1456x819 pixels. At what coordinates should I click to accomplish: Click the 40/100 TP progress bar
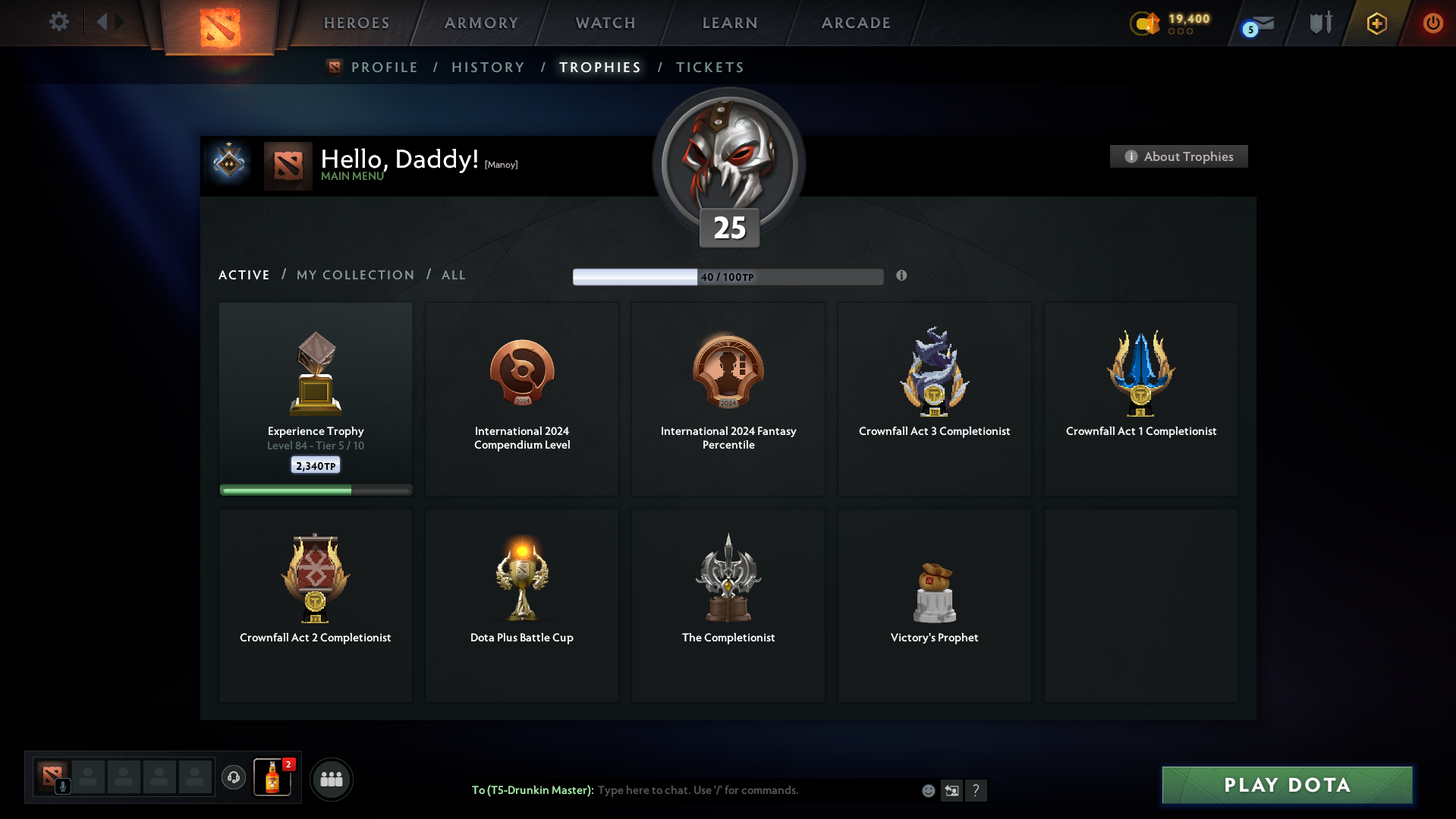(x=728, y=276)
